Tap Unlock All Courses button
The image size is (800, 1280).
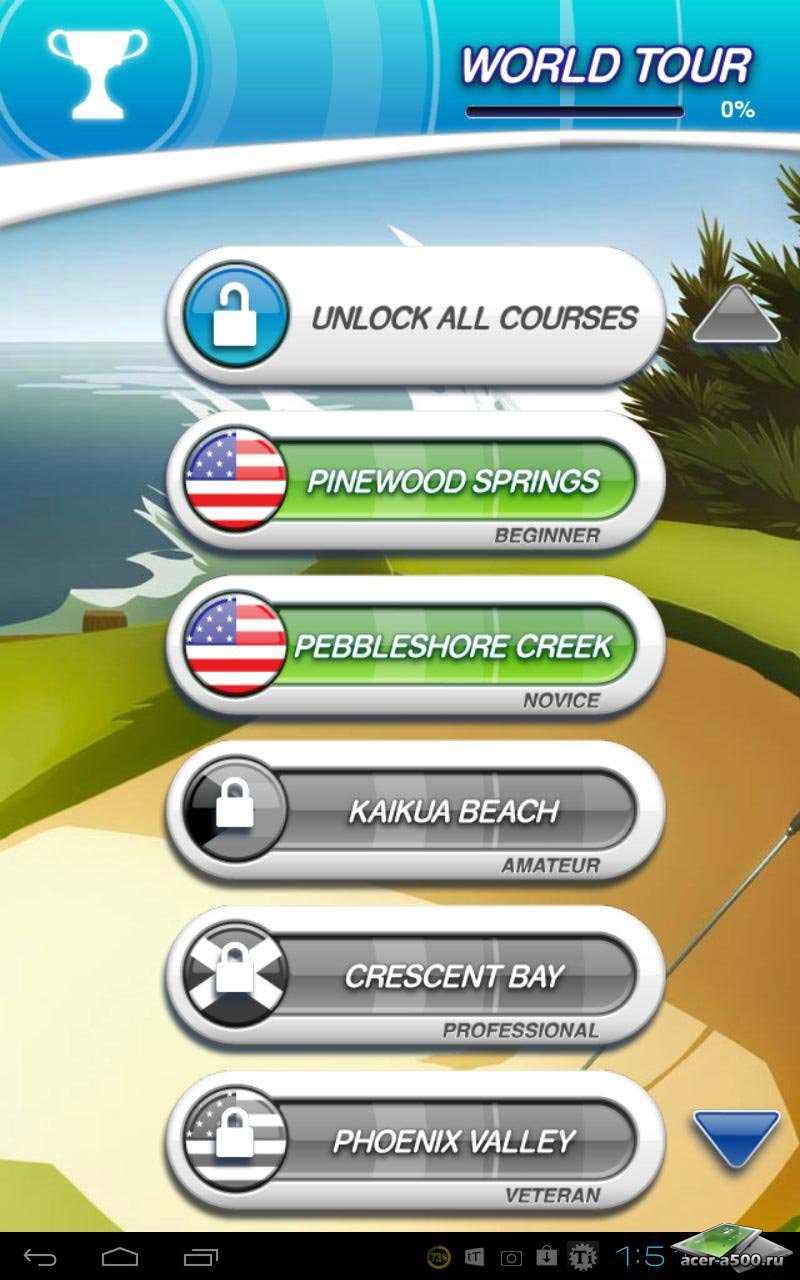(x=415, y=318)
